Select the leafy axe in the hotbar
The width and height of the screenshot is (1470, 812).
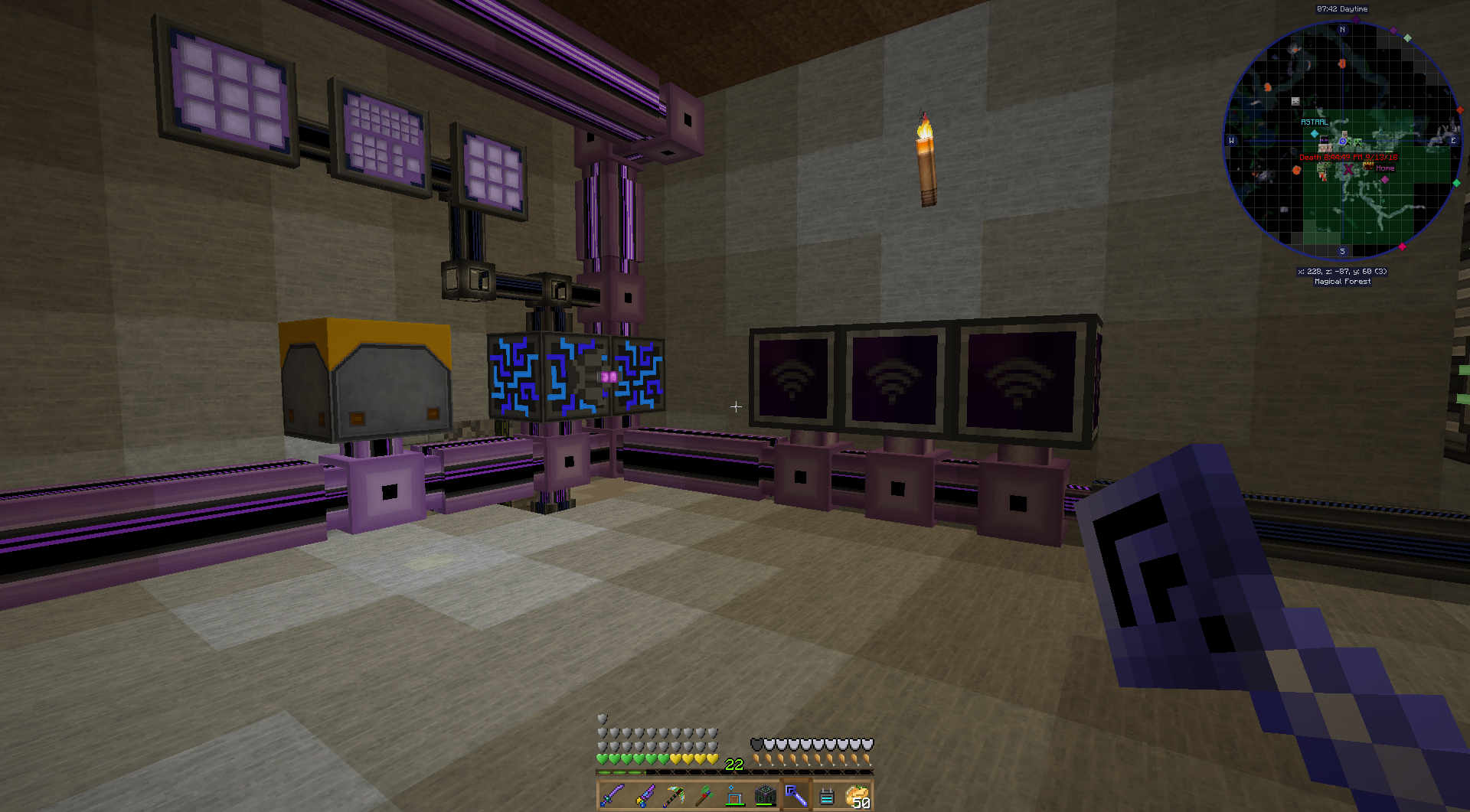point(703,796)
